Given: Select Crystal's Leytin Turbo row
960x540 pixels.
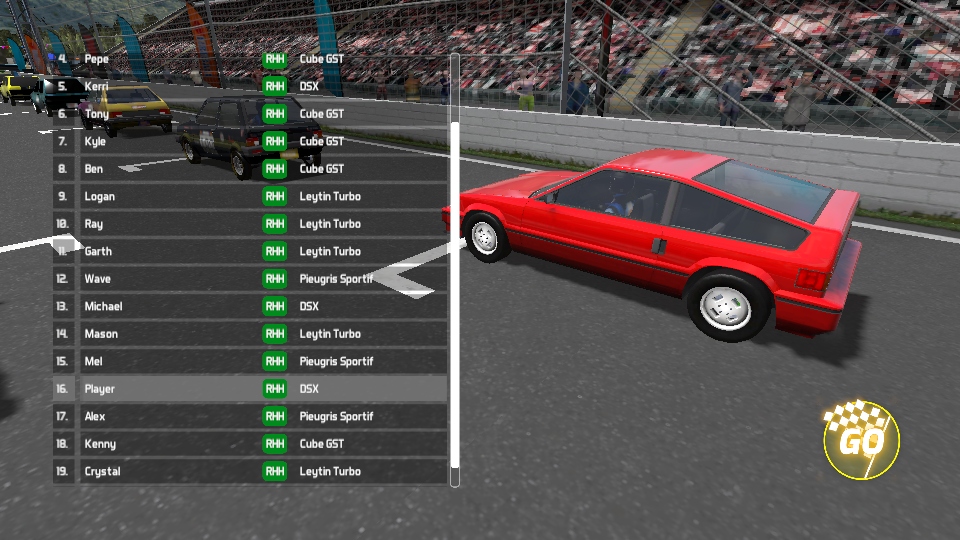Looking at the screenshot, I should (x=250, y=471).
